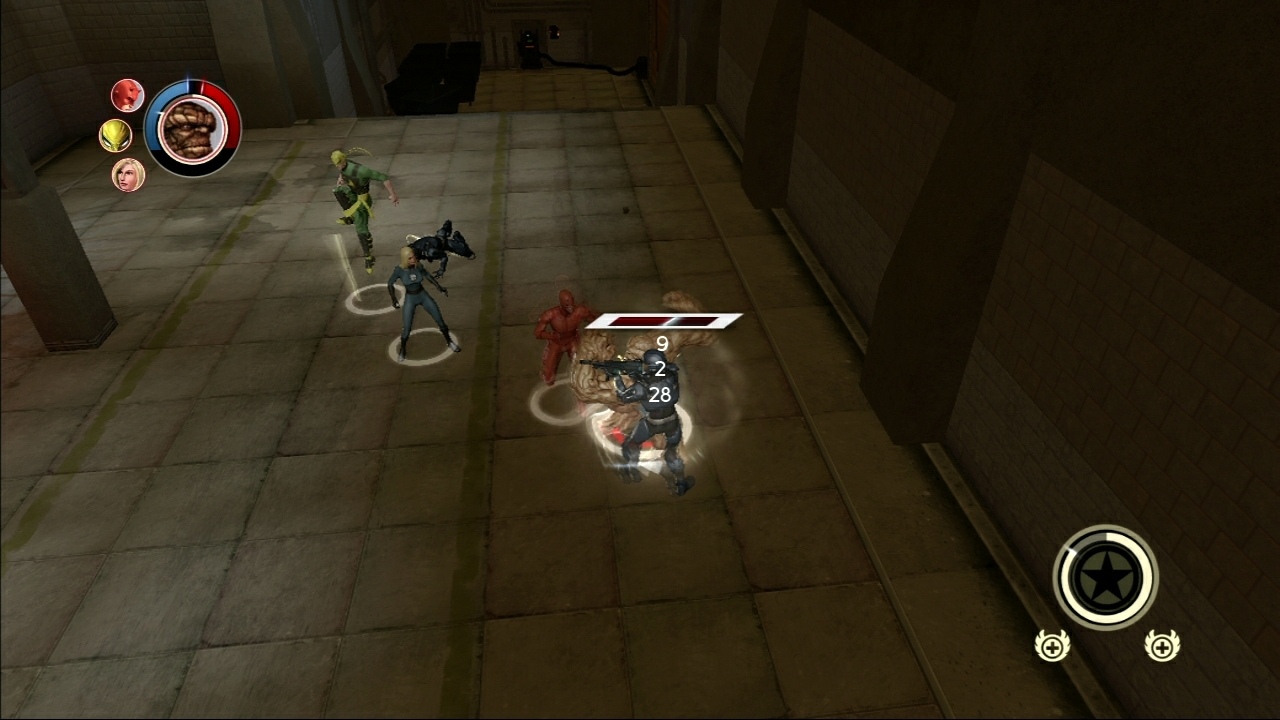Click Invisible Woman's blonde portrait icon
The height and width of the screenshot is (720, 1280).
tap(130, 175)
